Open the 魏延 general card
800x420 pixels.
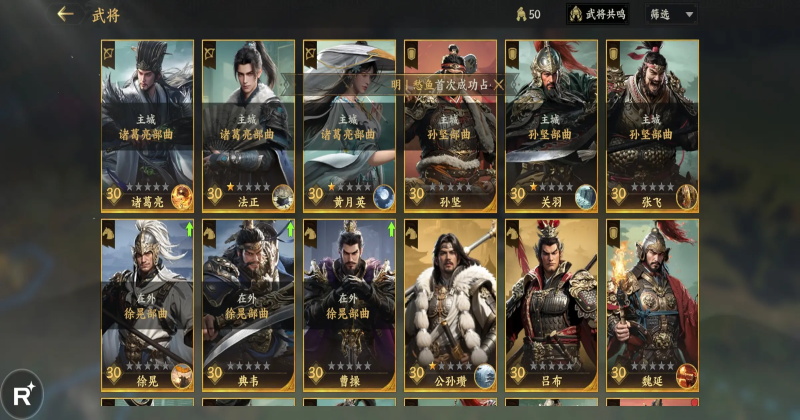(x=652, y=304)
